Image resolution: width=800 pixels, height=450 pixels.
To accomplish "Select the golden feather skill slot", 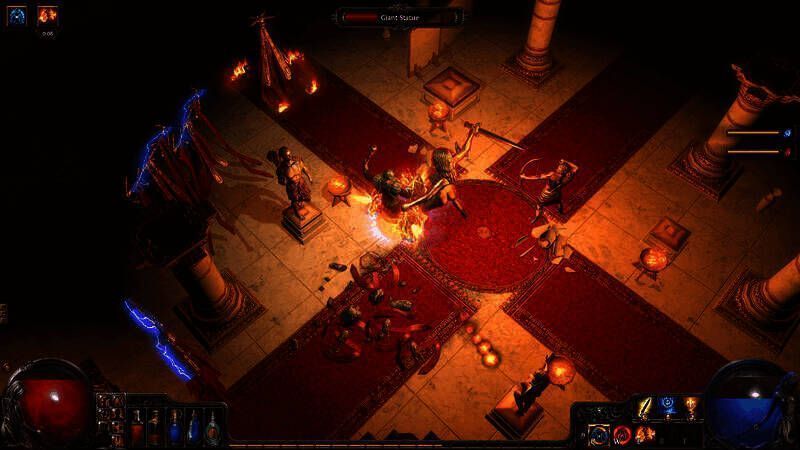I will 645,408.
